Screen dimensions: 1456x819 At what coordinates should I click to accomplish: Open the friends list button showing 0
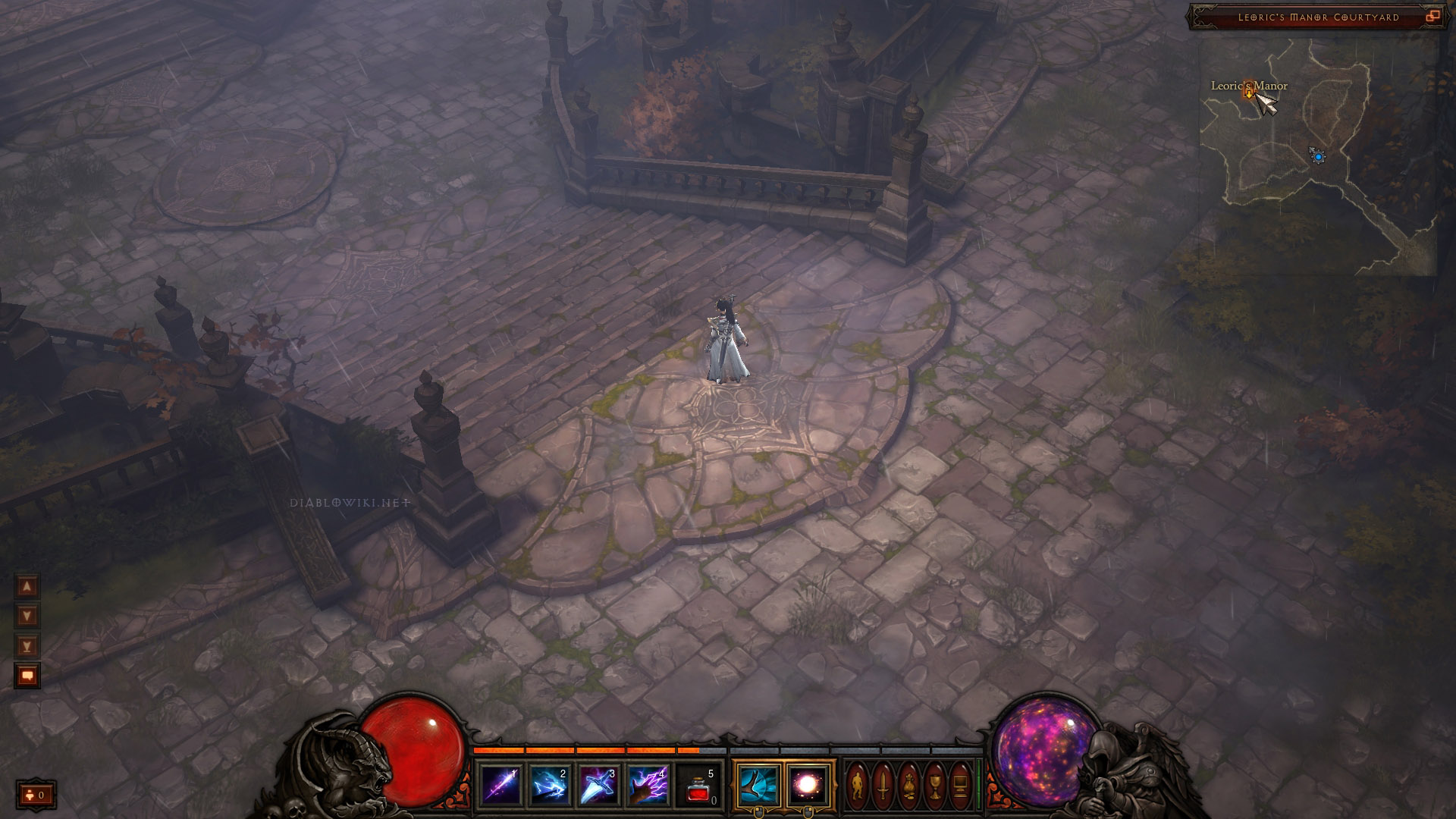(x=36, y=795)
